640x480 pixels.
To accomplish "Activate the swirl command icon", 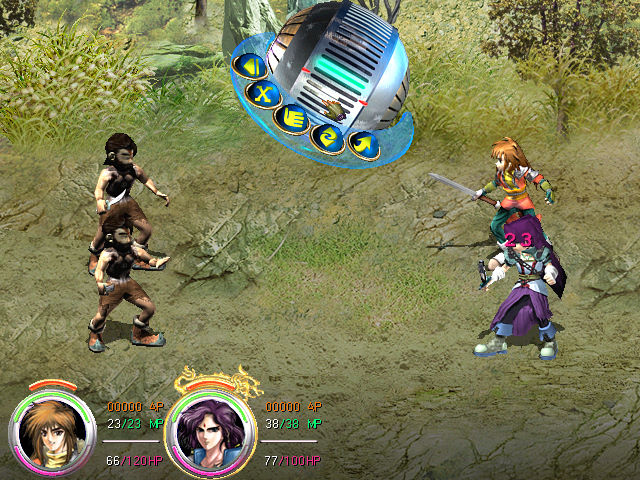I will pyautogui.click(x=327, y=136).
